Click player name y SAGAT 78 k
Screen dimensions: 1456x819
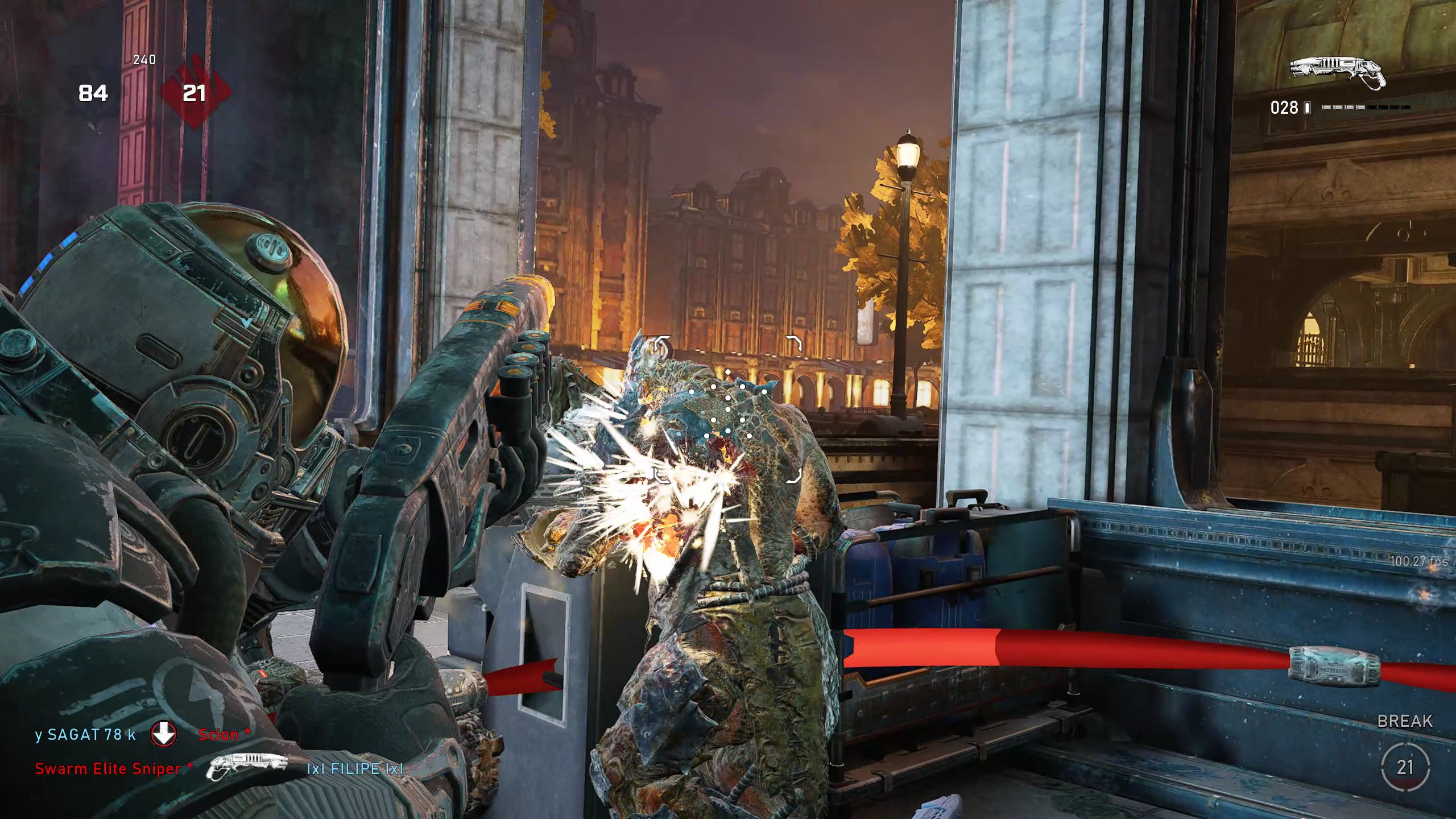pos(85,735)
